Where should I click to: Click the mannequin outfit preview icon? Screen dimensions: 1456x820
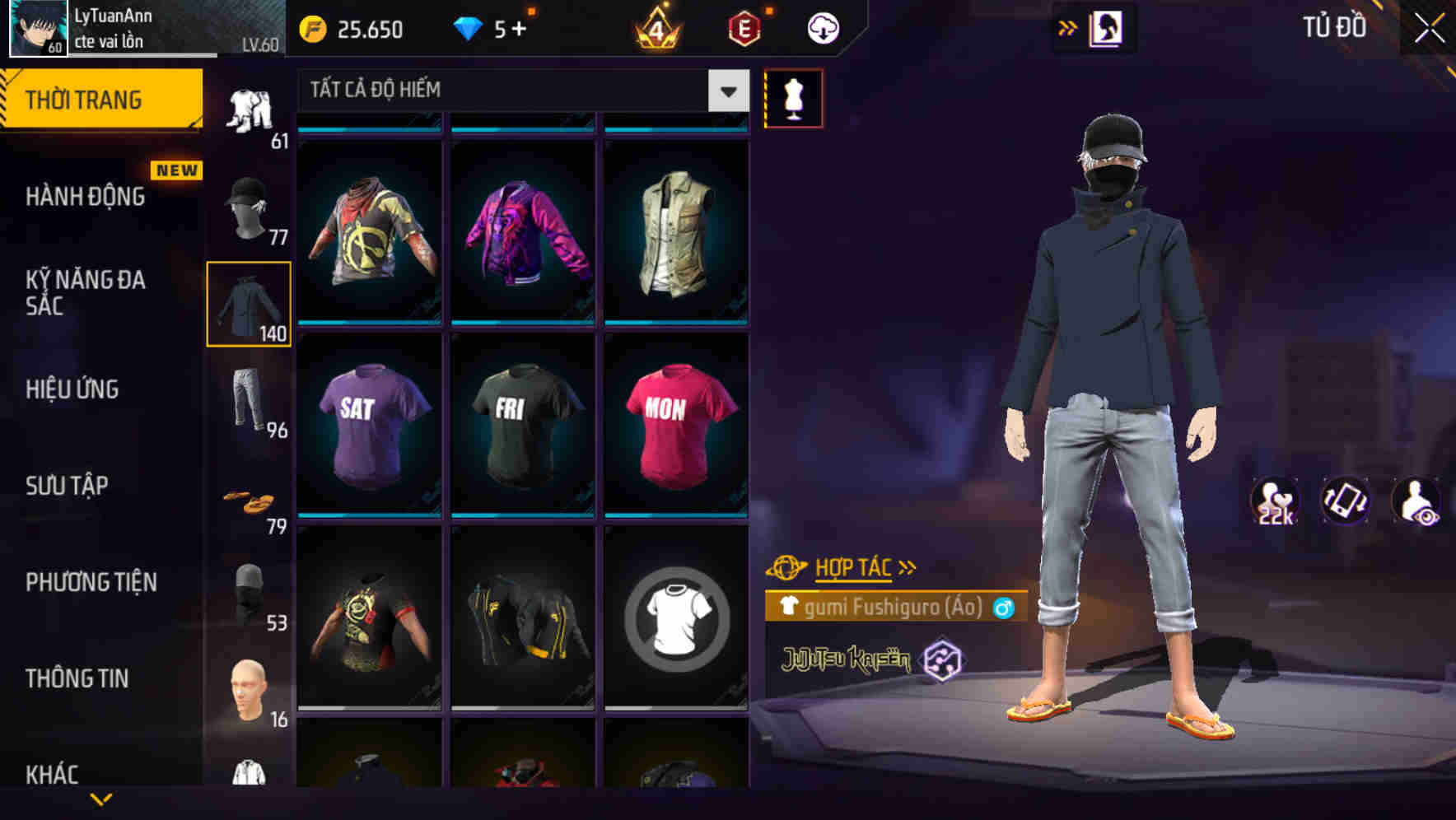click(794, 97)
